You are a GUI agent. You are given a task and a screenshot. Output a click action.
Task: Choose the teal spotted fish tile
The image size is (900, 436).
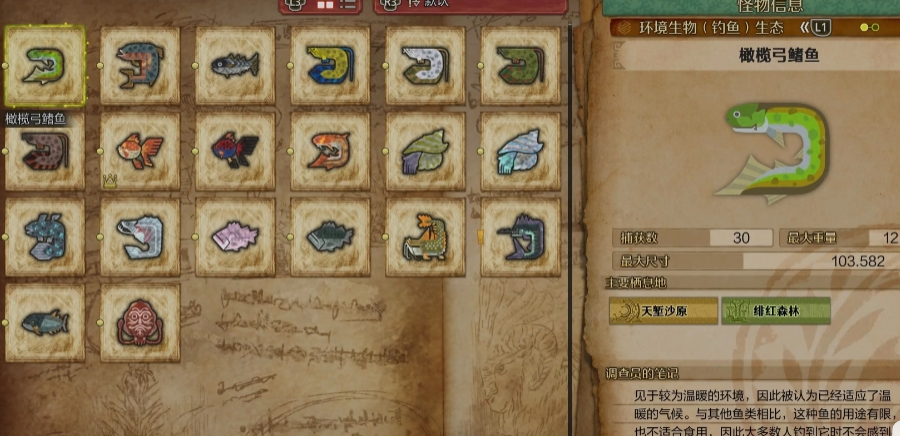[x=44, y=237]
